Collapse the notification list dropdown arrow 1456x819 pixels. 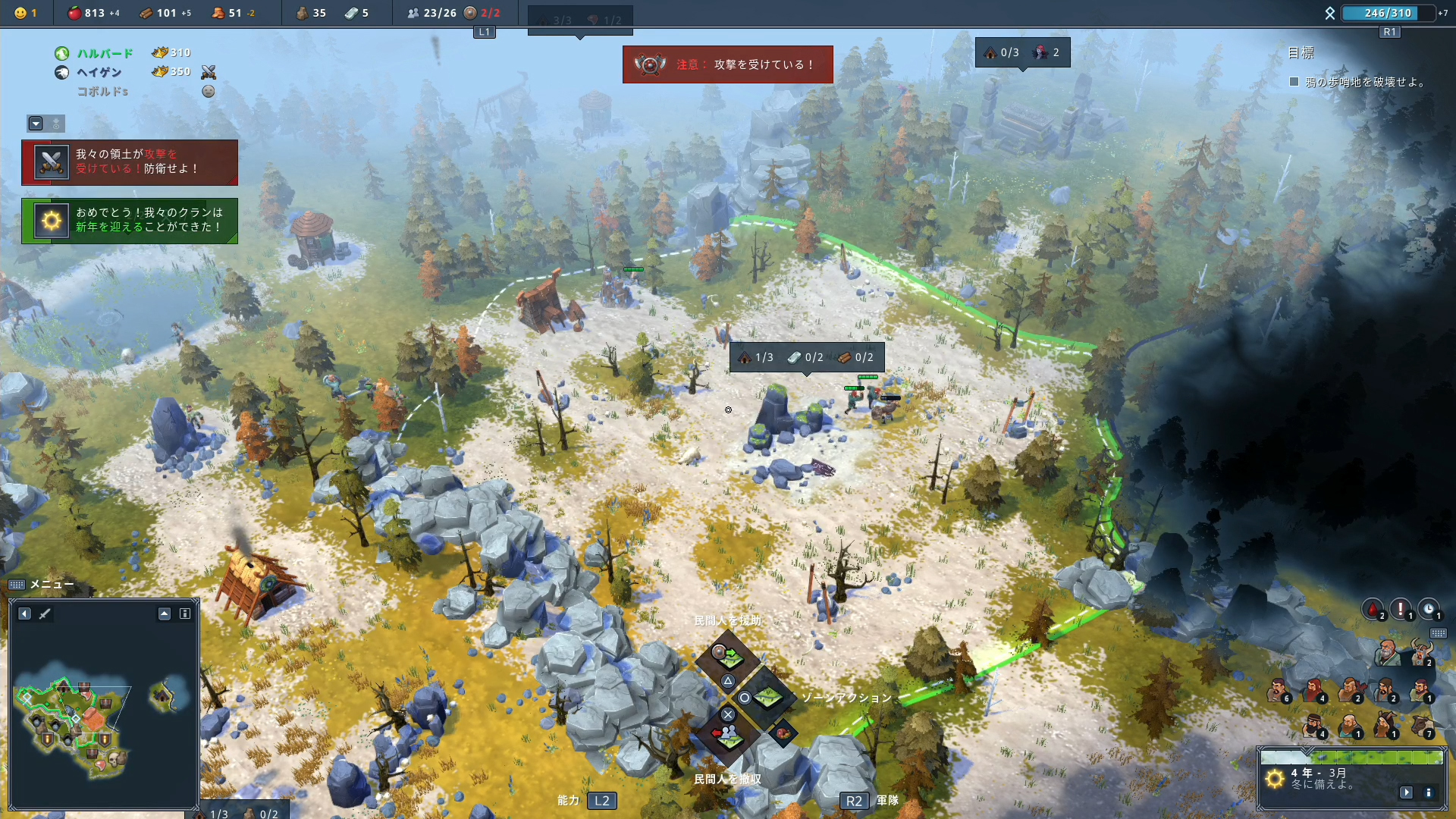pos(36,124)
